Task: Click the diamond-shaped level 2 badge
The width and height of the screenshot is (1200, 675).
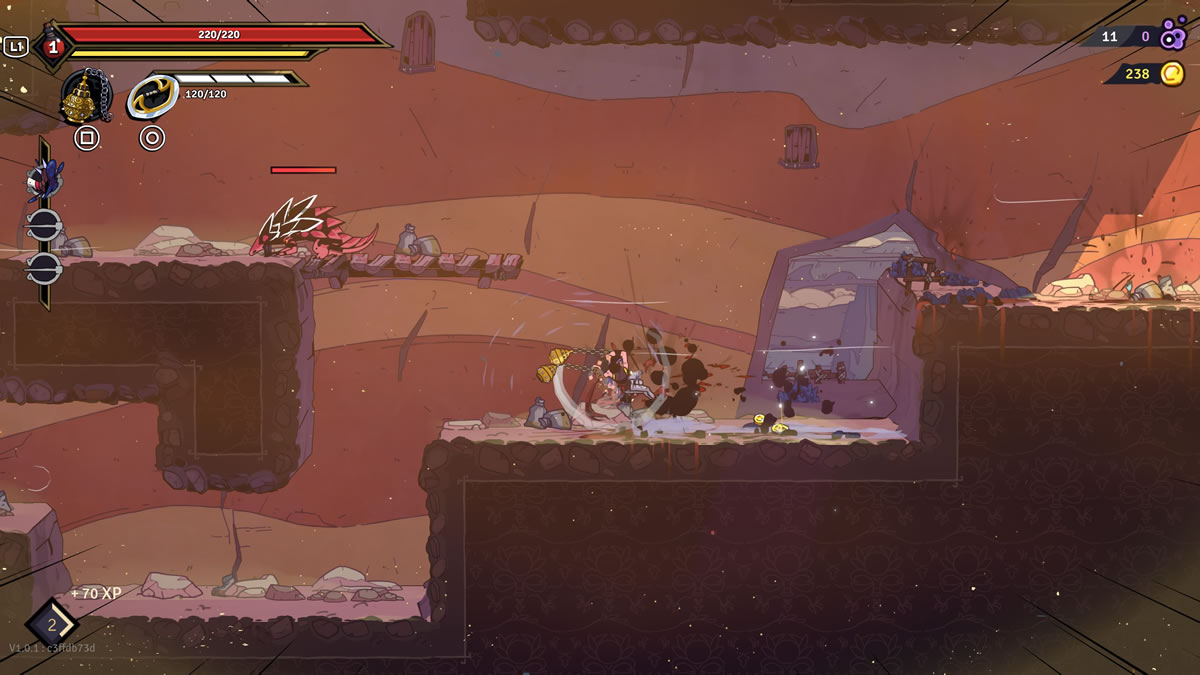Action: [51, 624]
